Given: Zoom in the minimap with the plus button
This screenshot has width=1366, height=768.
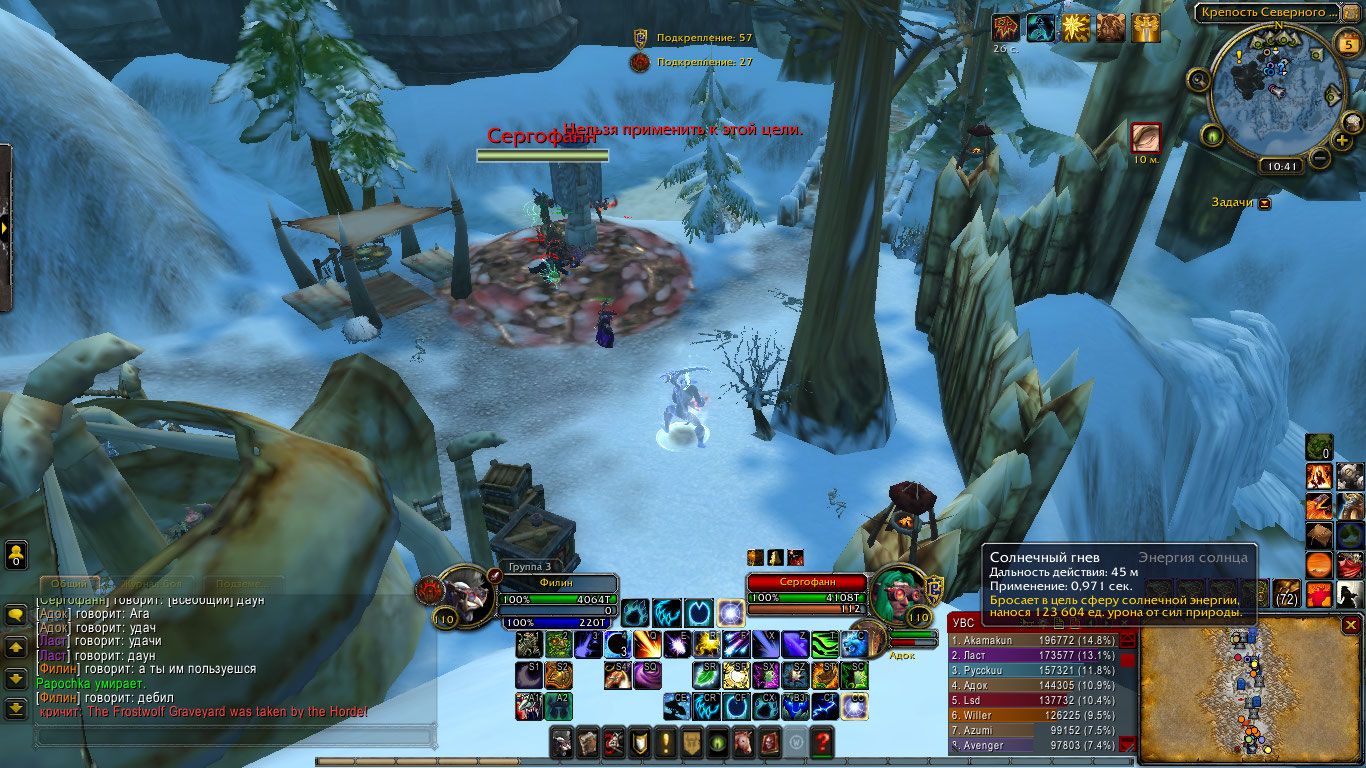Looking at the screenshot, I should coord(1342,140).
